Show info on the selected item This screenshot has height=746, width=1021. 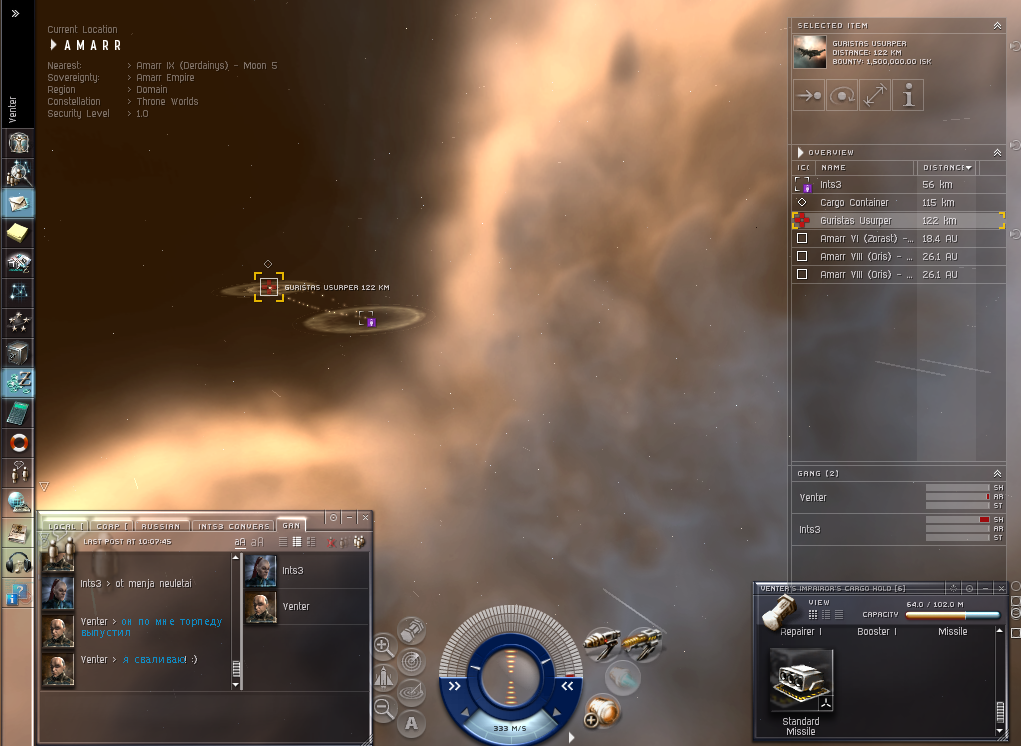[x=908, y=95]
